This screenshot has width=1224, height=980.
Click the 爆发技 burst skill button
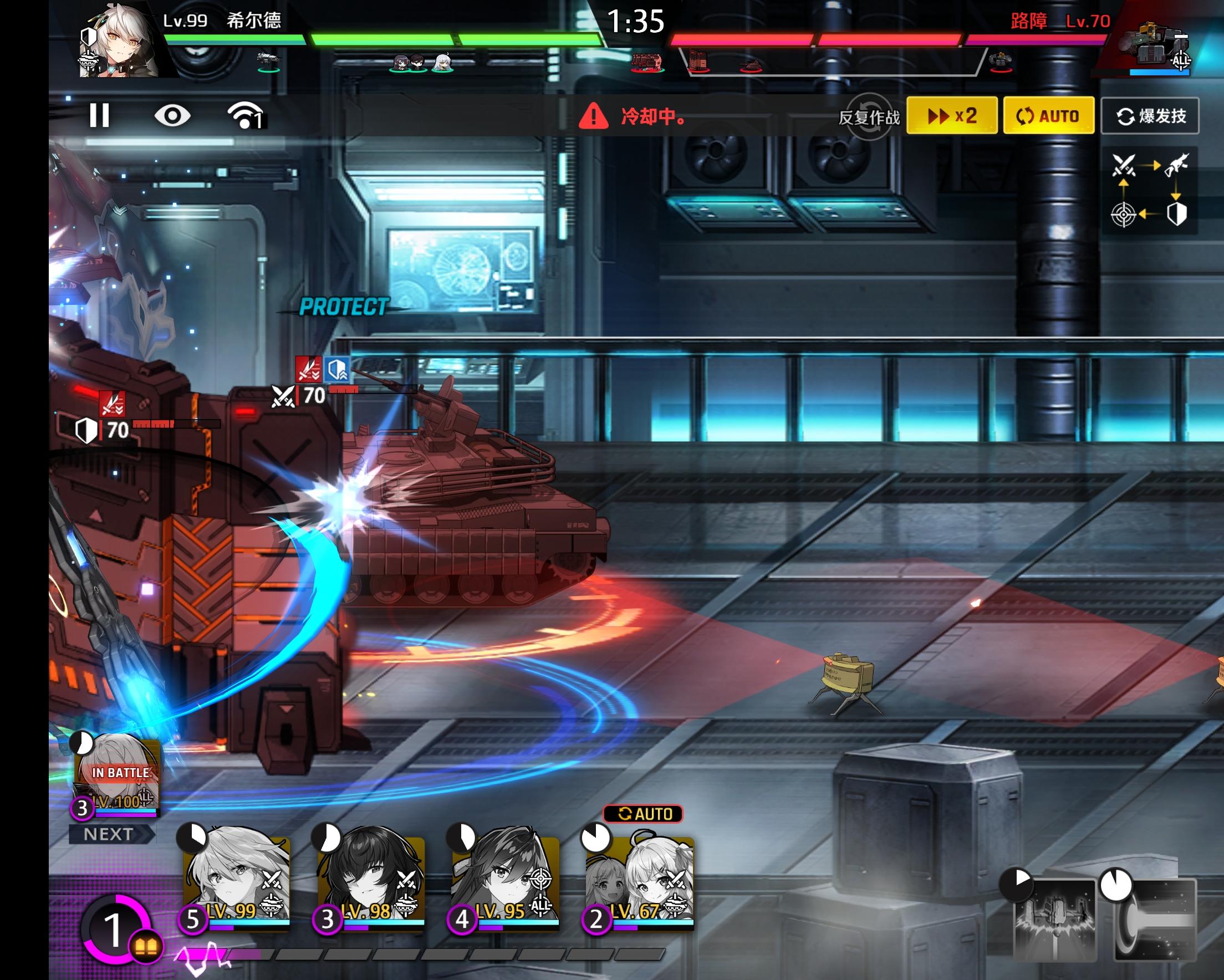[1150, 116]
